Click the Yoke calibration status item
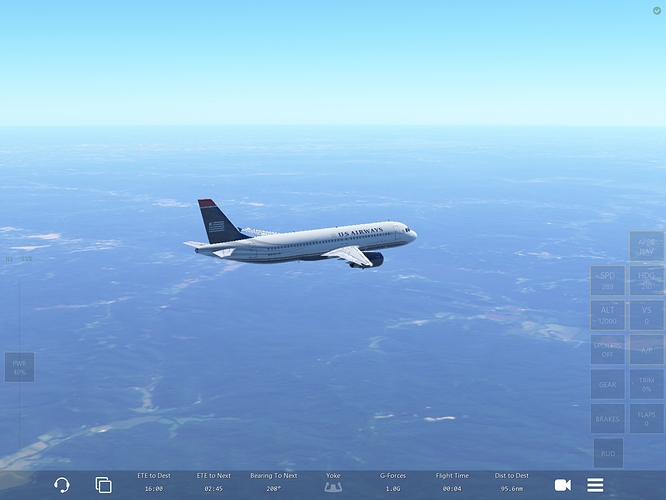The image size is (666, 500). click(x=333, y=483)
